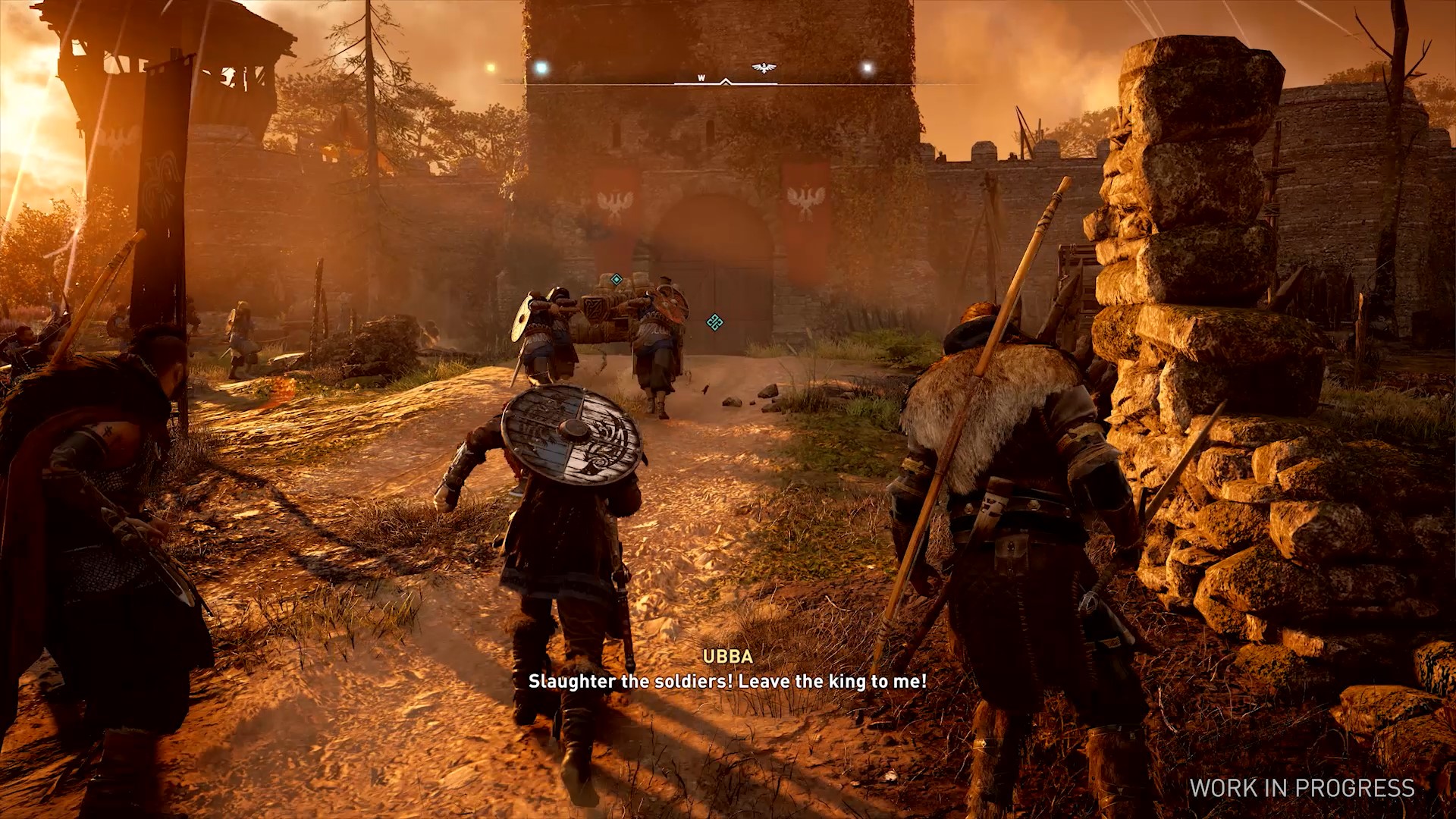Select the white glowing dot on the compass
Screen dimensions: 1456x819
pos(868,69)
